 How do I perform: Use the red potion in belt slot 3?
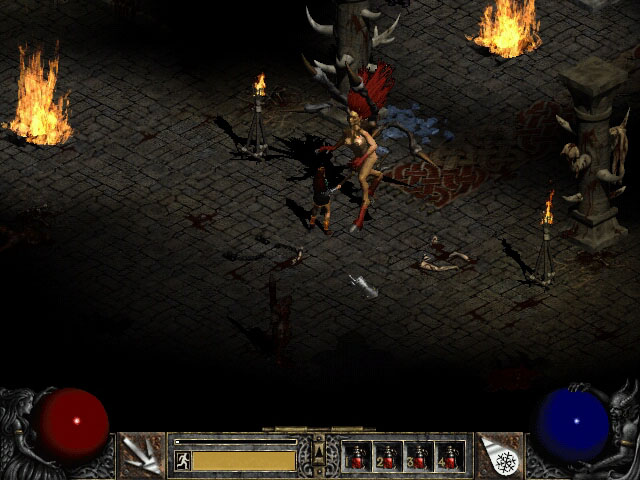(419, 457)
